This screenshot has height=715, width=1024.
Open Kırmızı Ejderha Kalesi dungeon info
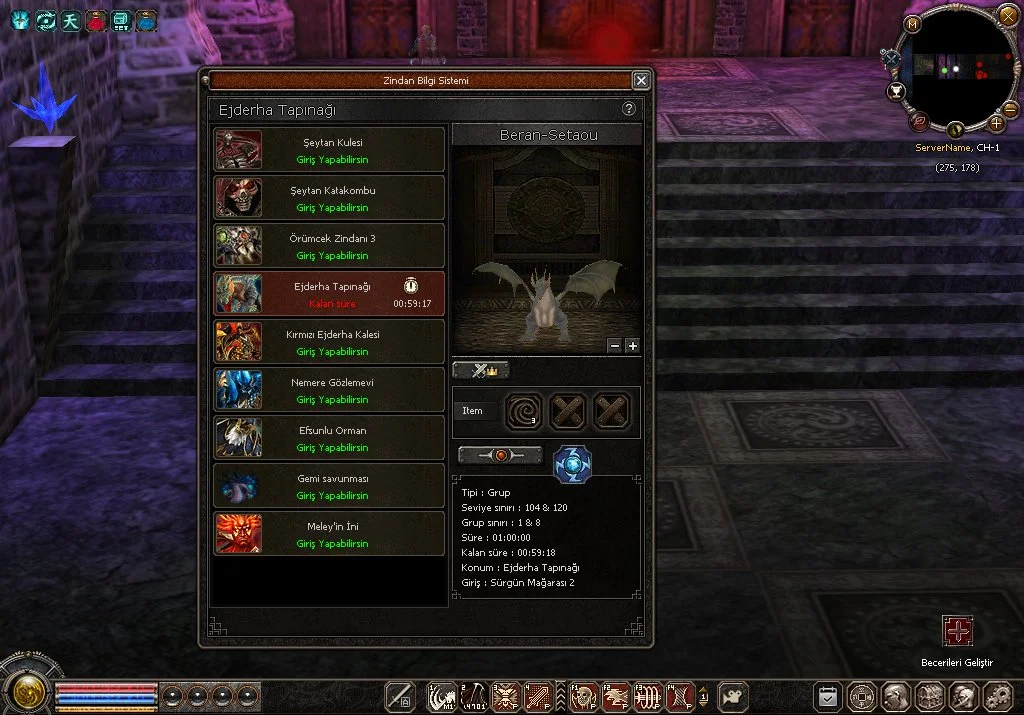(x=329, y=342)
